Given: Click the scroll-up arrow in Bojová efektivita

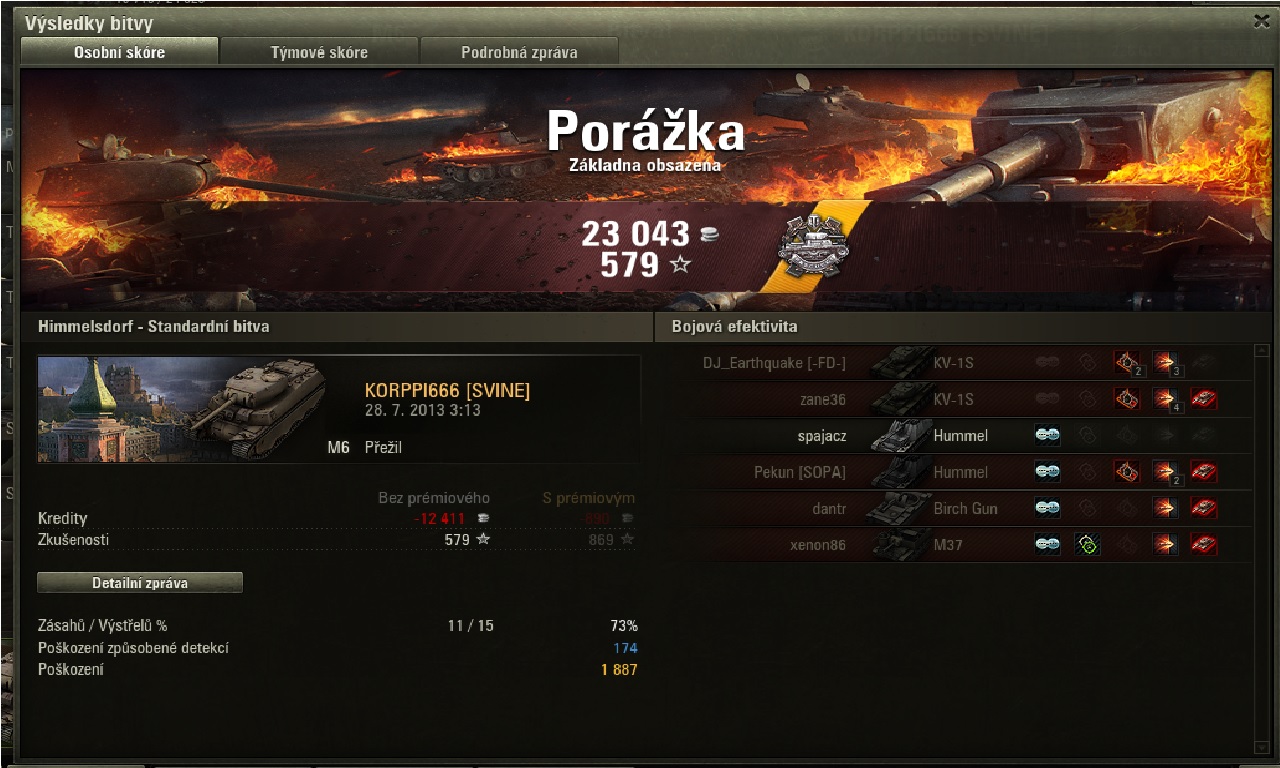Looking at the screenshot, I should click(1261, 351).
